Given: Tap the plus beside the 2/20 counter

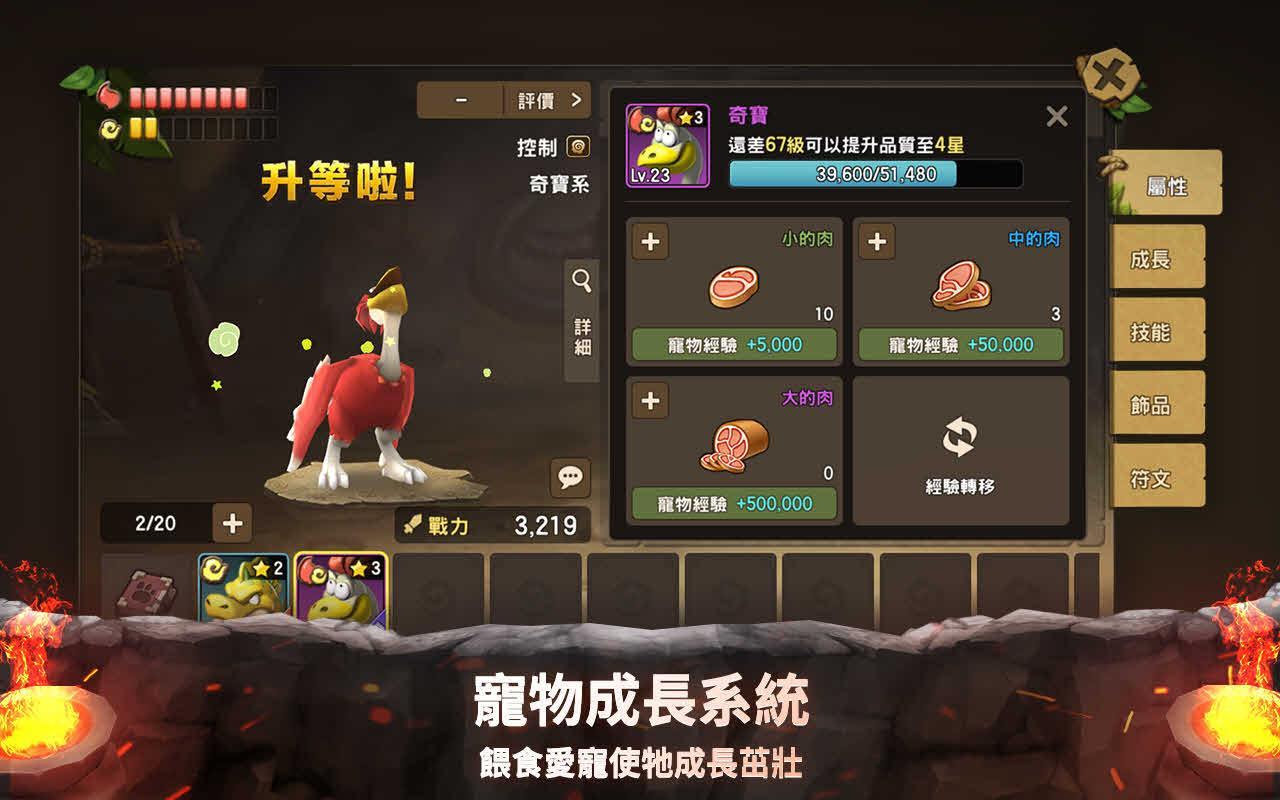Looking at the screenshot, I should point(232,522).
